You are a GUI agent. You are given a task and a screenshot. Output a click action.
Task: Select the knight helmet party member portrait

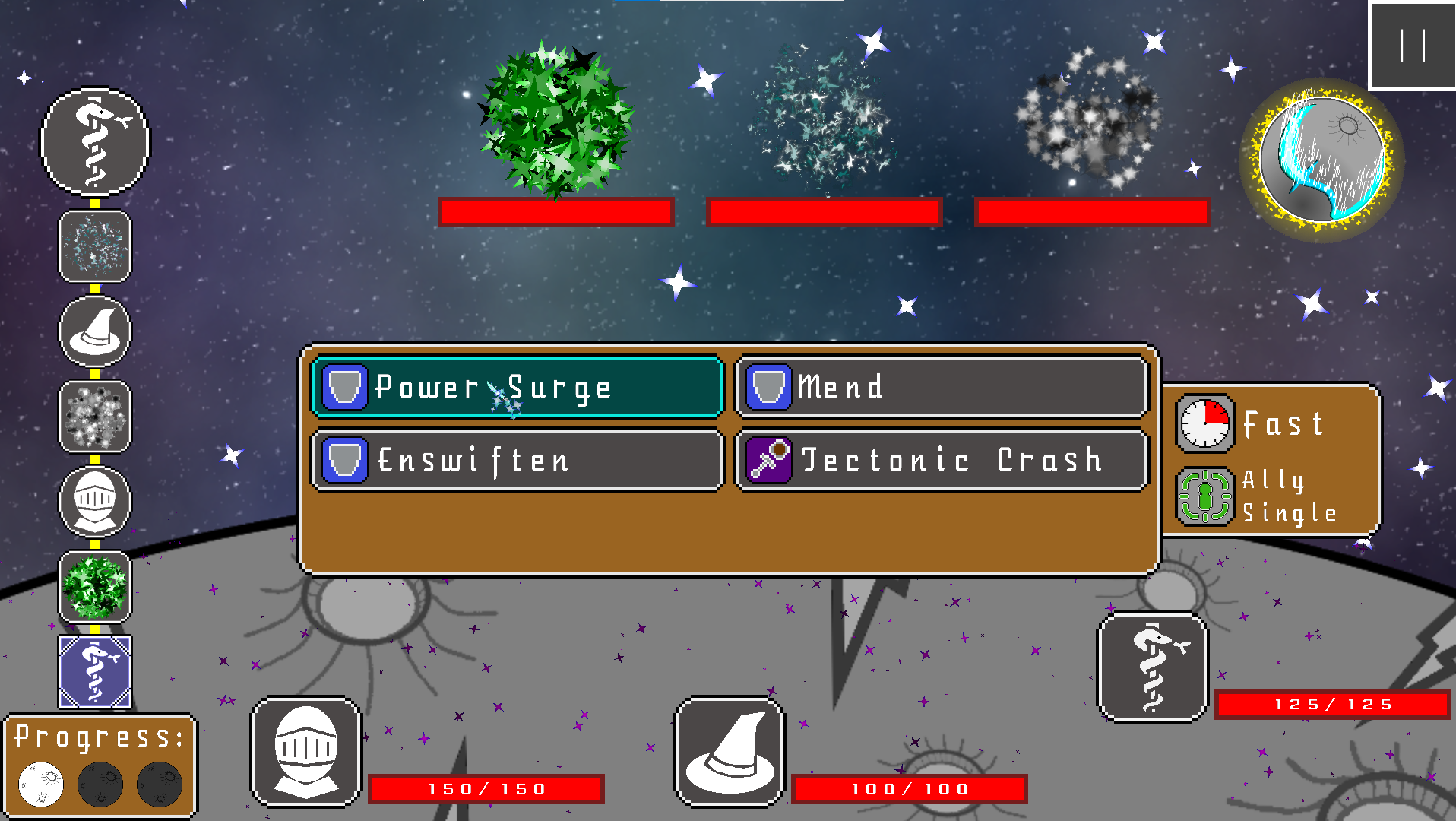click(x=305, y=751)
